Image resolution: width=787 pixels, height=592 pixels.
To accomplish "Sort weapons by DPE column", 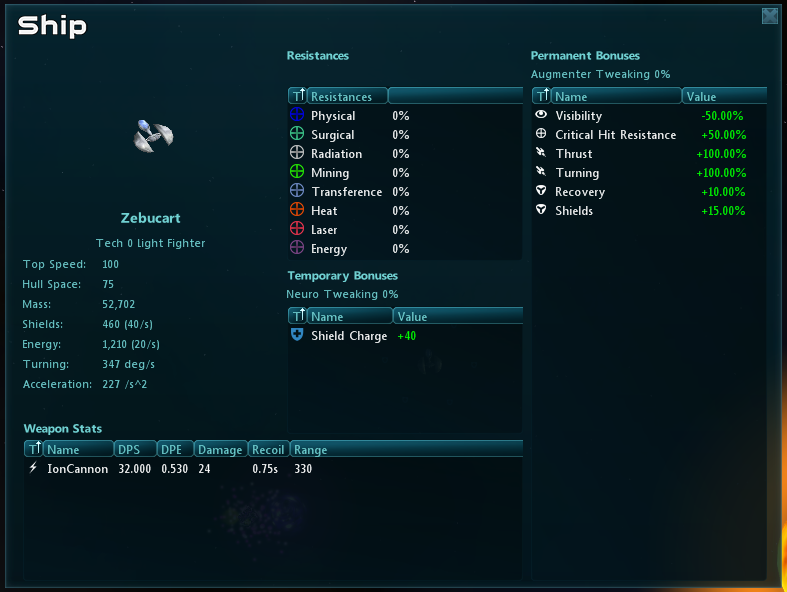I will pyautogui.click(x=174, y=450).
